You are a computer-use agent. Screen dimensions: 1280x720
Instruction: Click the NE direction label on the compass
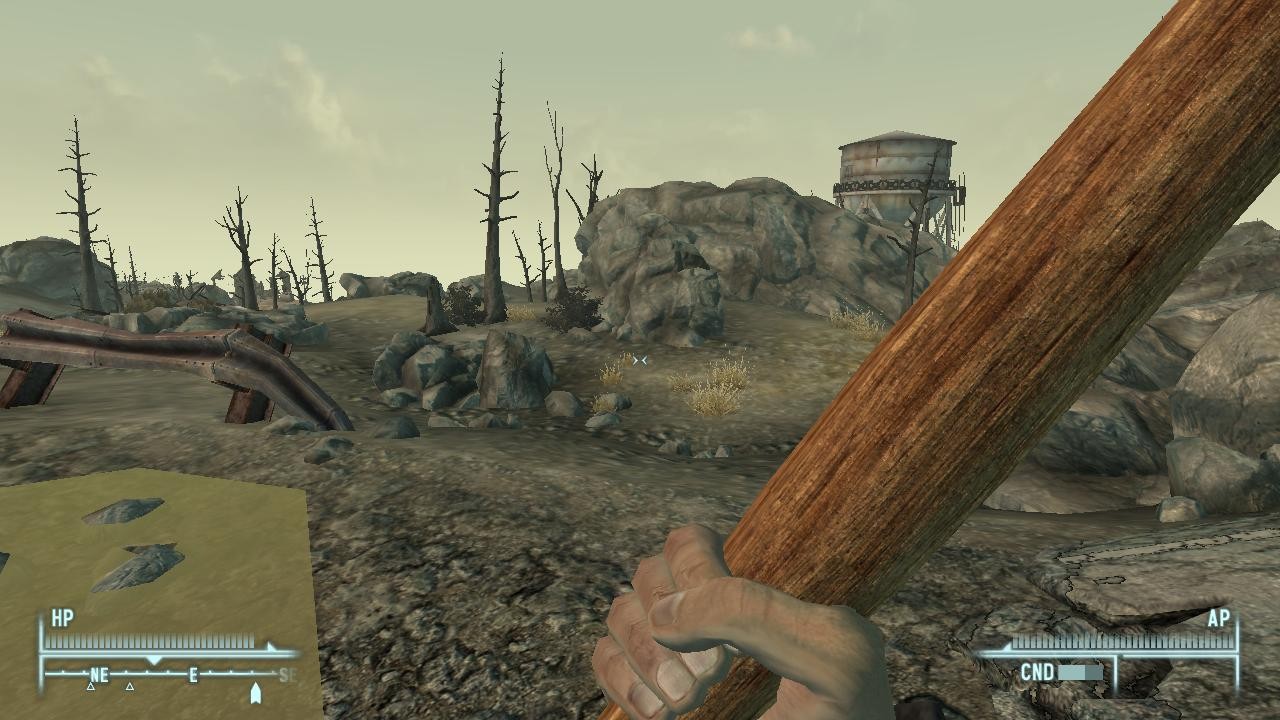point(99,675)
